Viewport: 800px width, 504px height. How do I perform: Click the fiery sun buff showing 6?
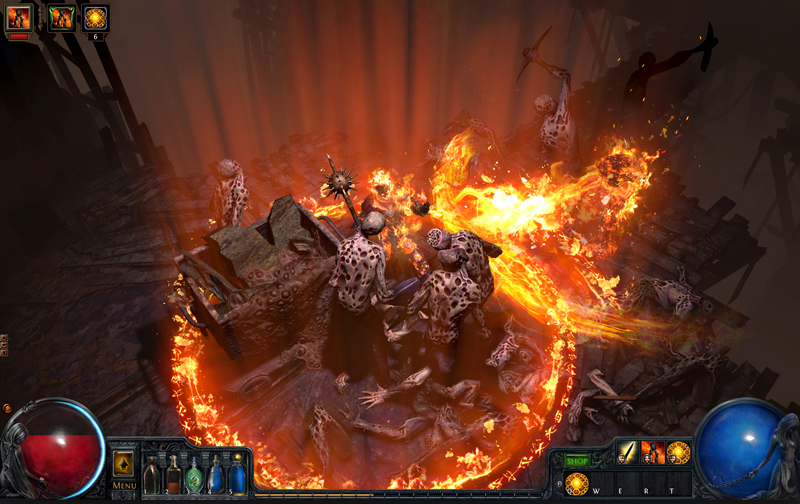(96, 17)
